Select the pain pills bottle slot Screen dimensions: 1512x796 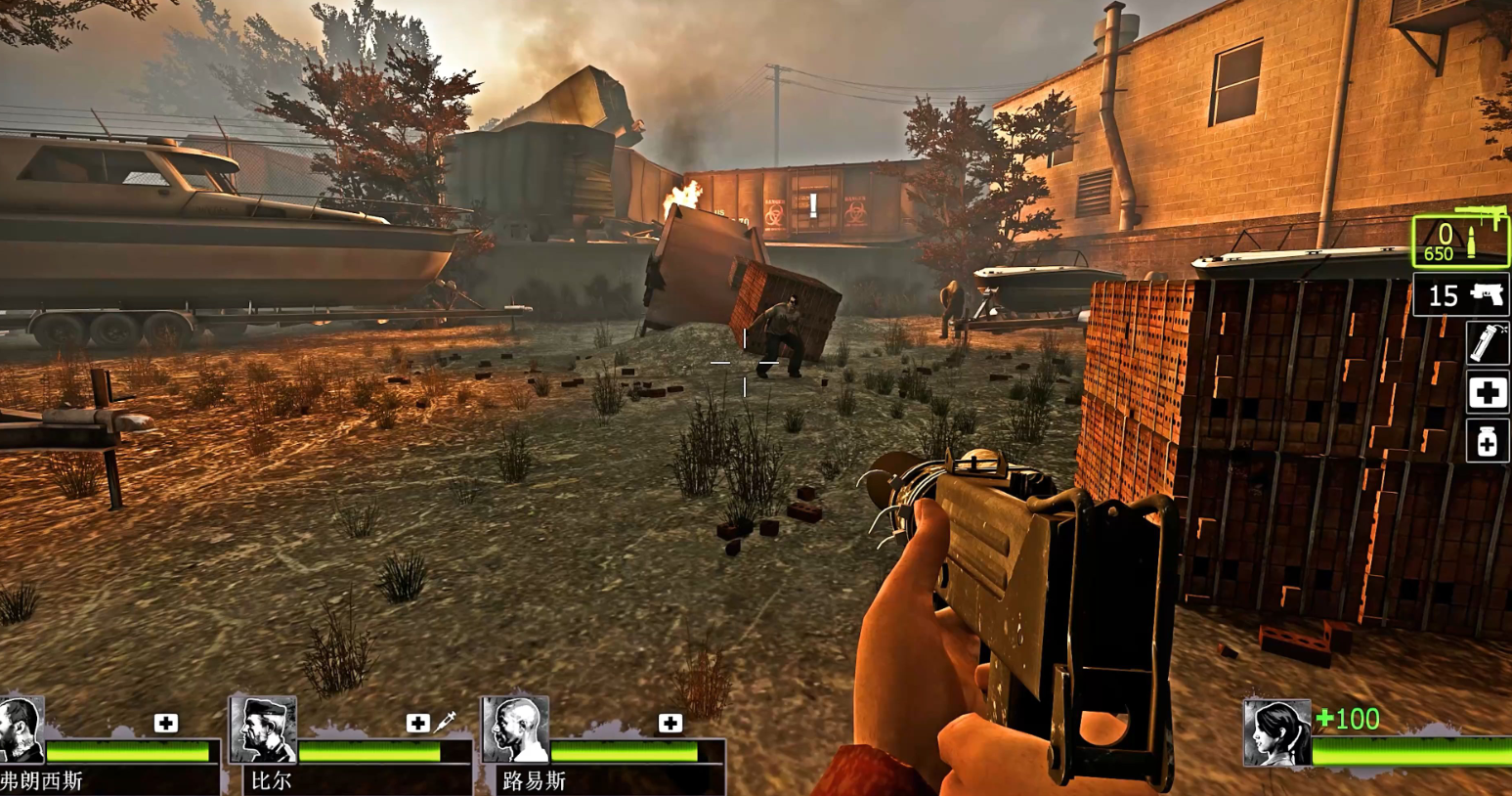[1488, 442]
